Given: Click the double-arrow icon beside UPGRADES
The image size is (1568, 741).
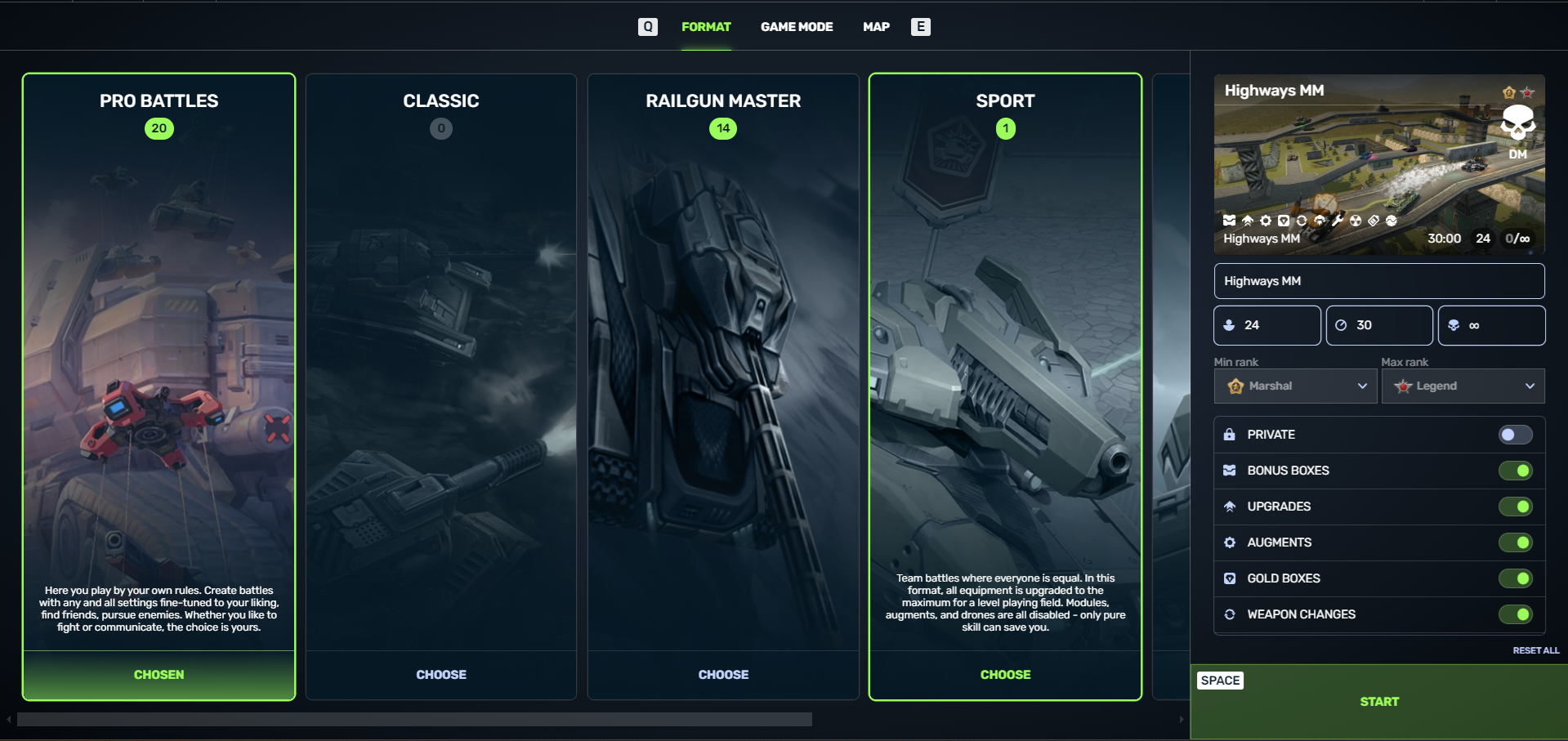Looking at the screenshot, I should (x=1230, y=506).
